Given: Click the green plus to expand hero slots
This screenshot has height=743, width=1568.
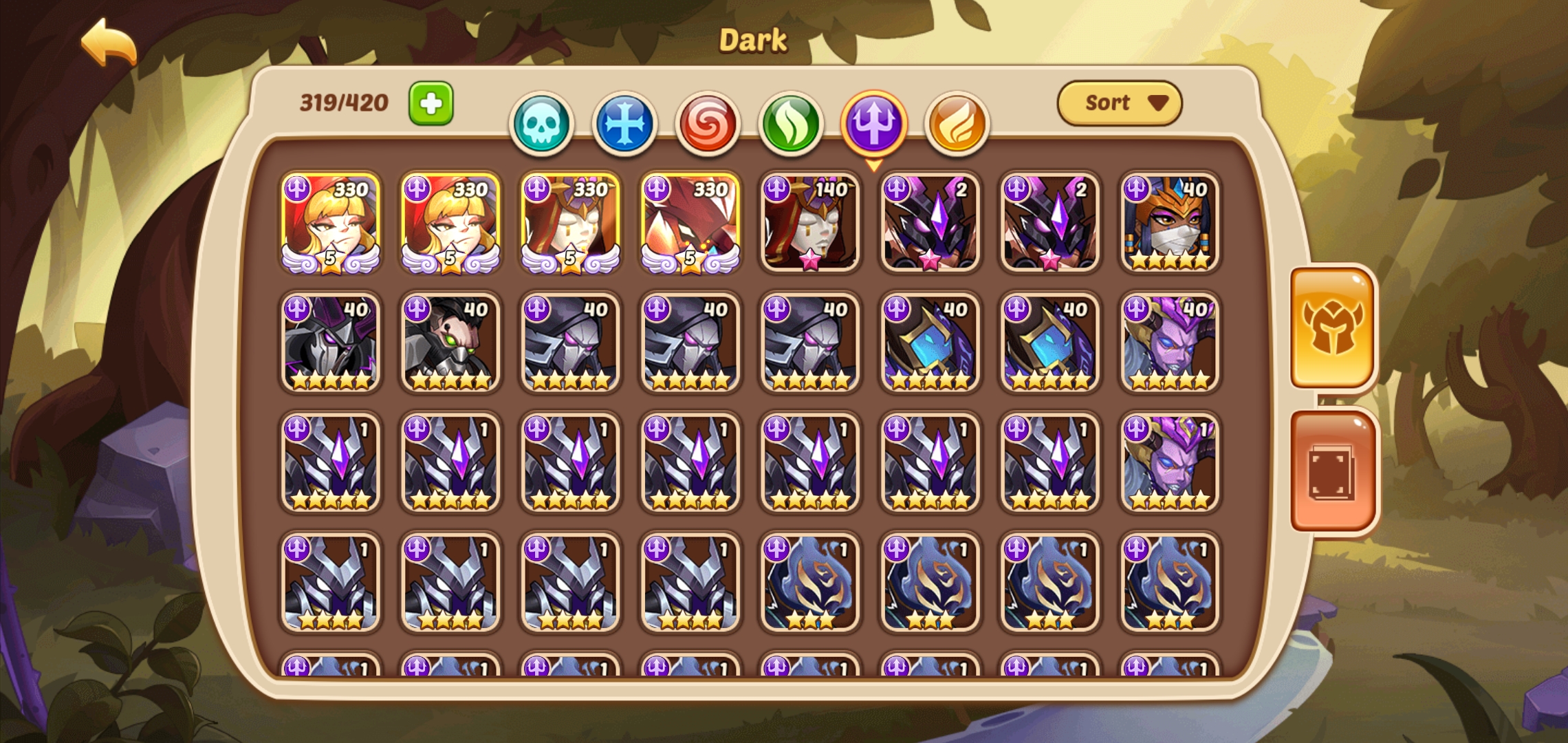Looking at the screenshot, I should [431, 105].
